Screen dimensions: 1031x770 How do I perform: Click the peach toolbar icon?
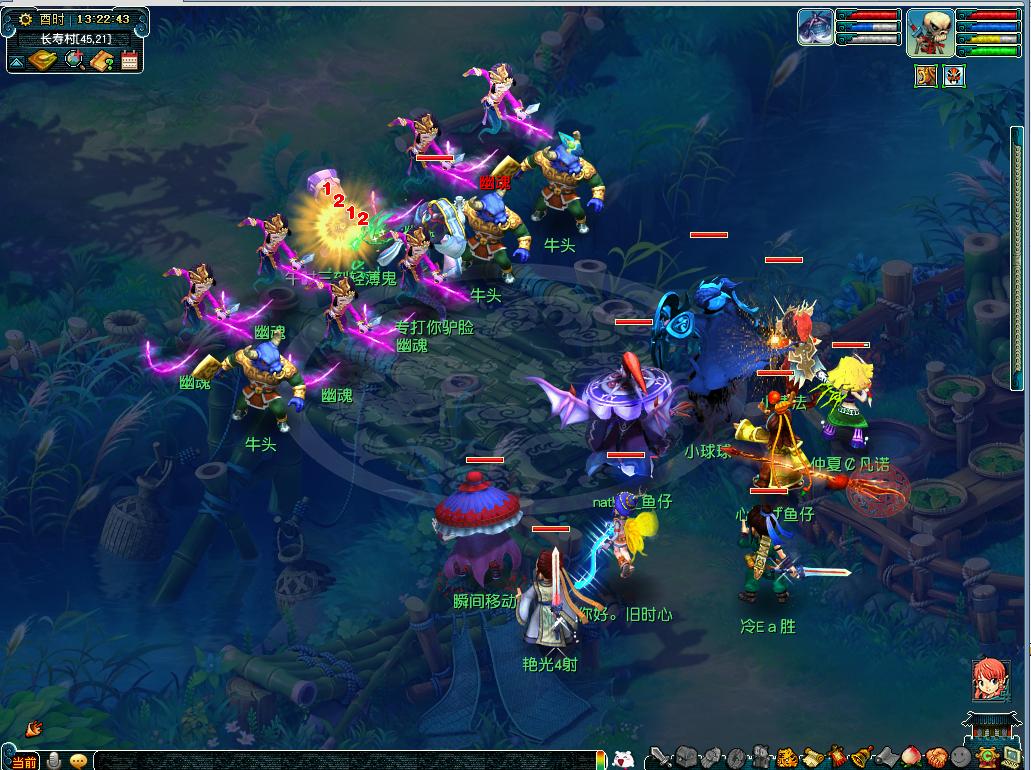coord(911,757)
